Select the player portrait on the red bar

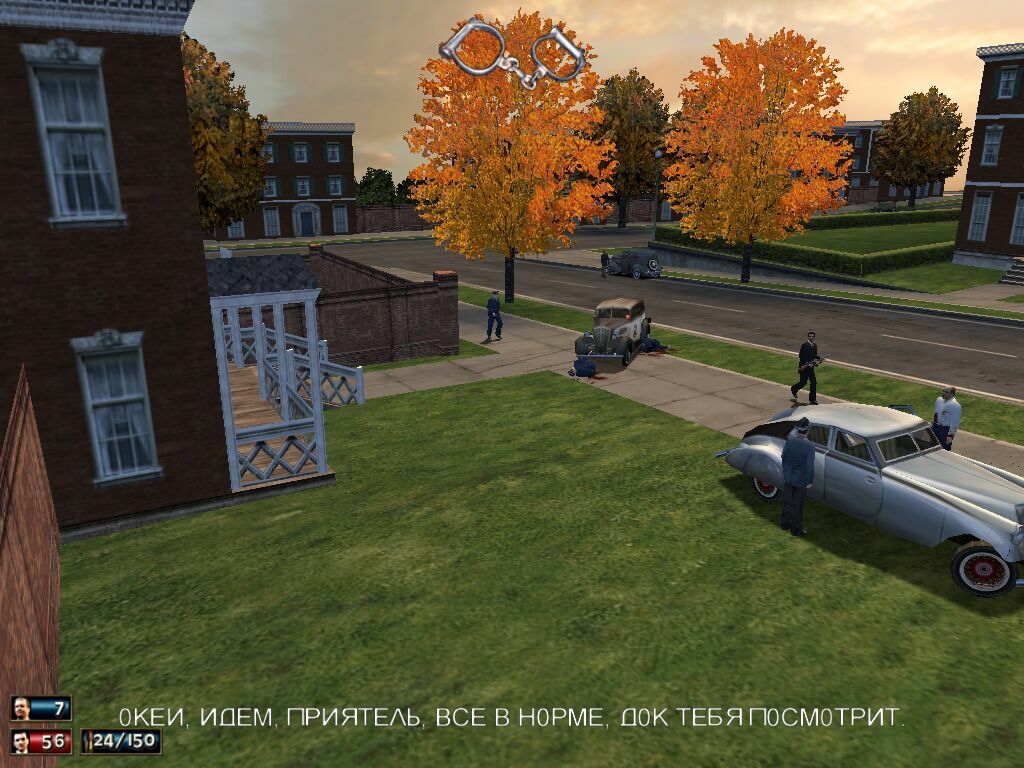point(21,742)
